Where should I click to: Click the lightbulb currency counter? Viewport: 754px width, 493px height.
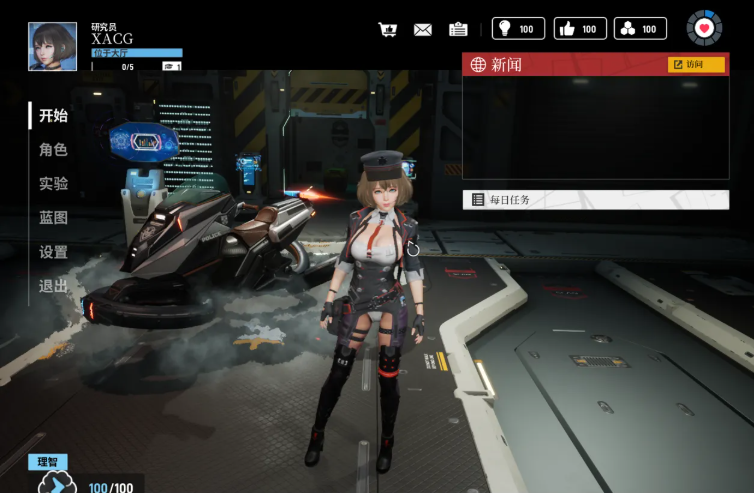click(518, 28)
